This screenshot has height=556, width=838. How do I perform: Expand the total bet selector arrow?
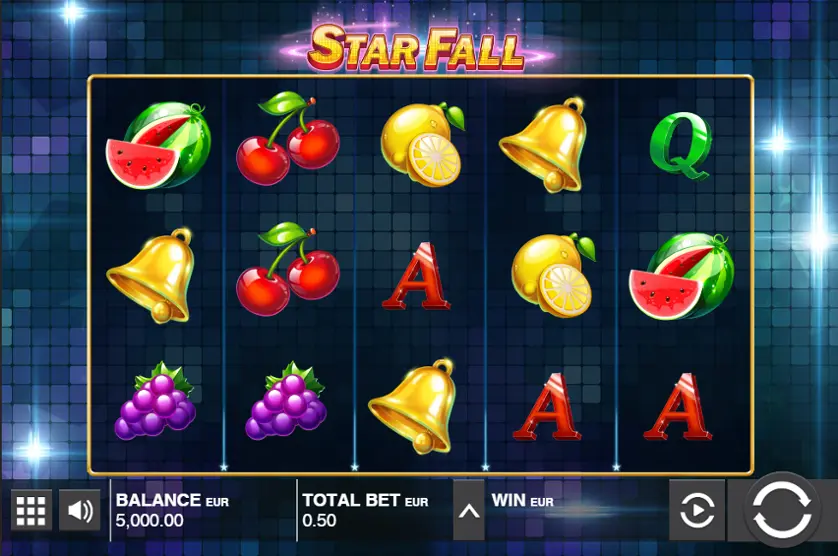(x=468, y=511)
